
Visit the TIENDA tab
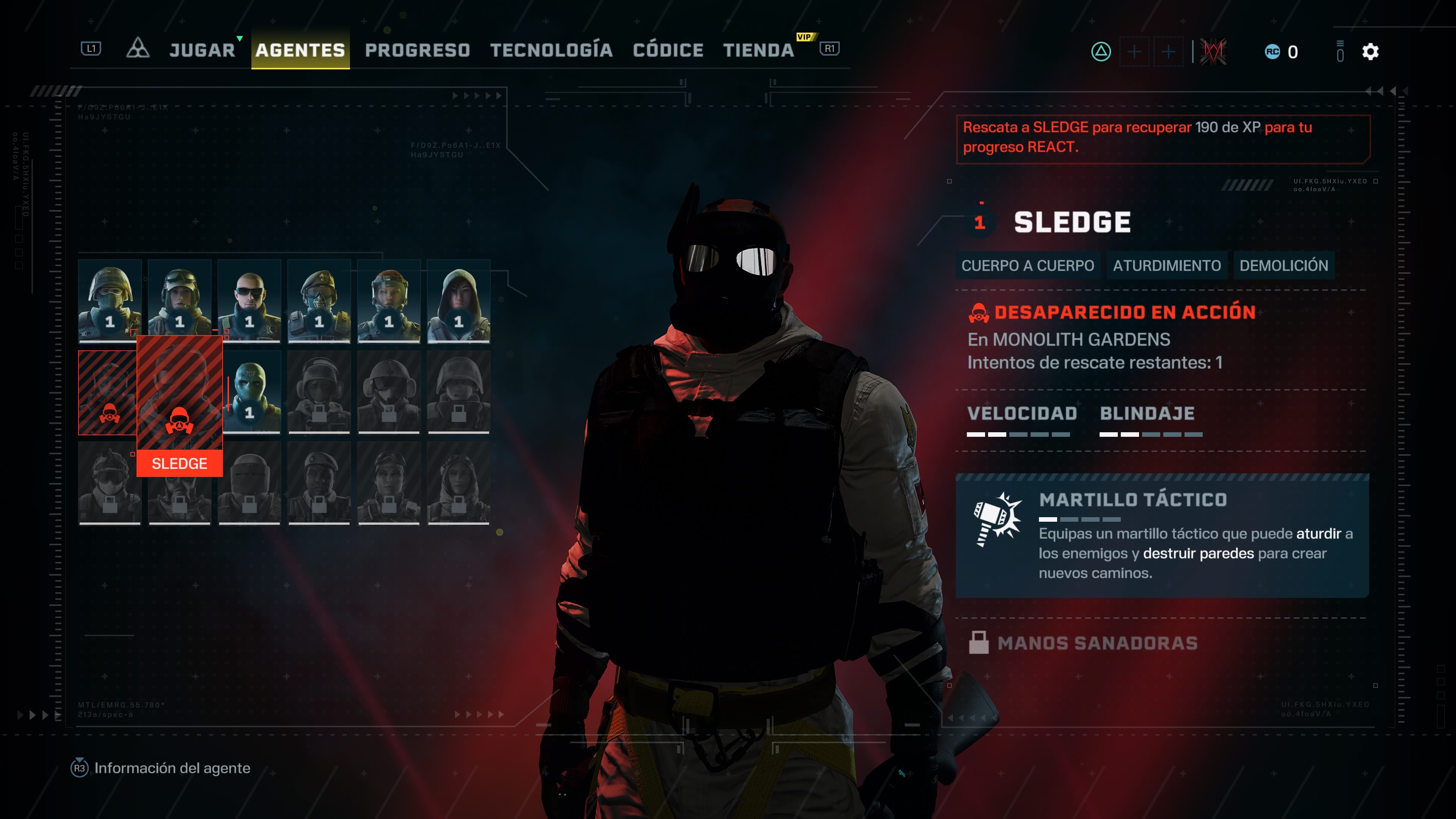tap(758, 50)
